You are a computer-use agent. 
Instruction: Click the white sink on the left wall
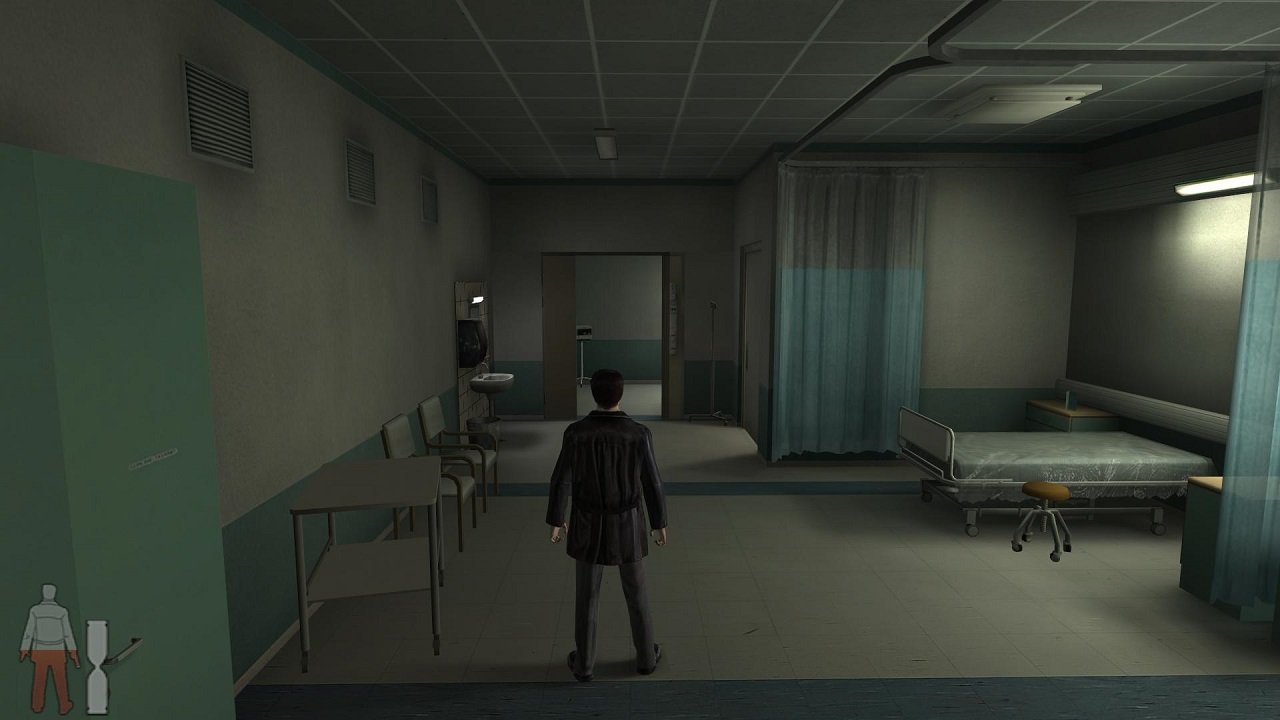[494, 380]
